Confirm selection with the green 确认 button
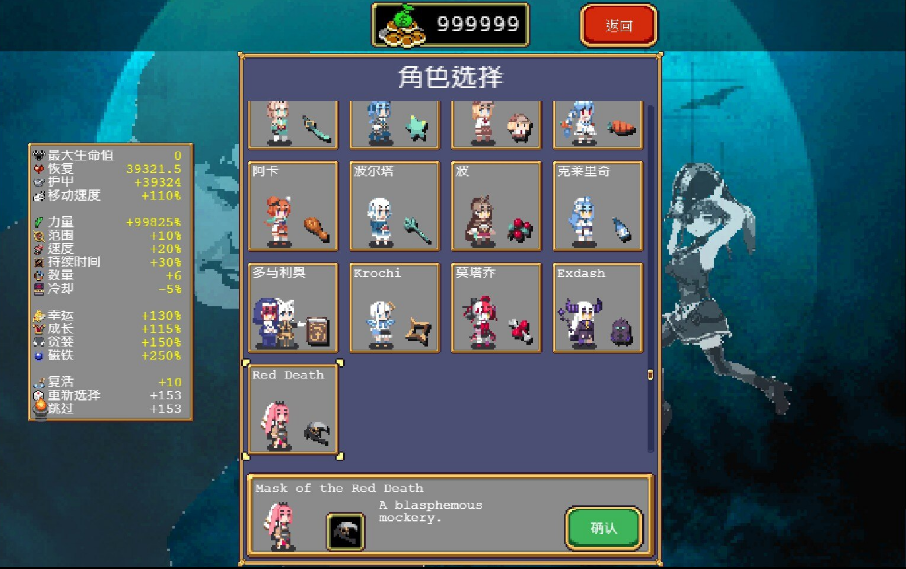 tap(603, 527)
